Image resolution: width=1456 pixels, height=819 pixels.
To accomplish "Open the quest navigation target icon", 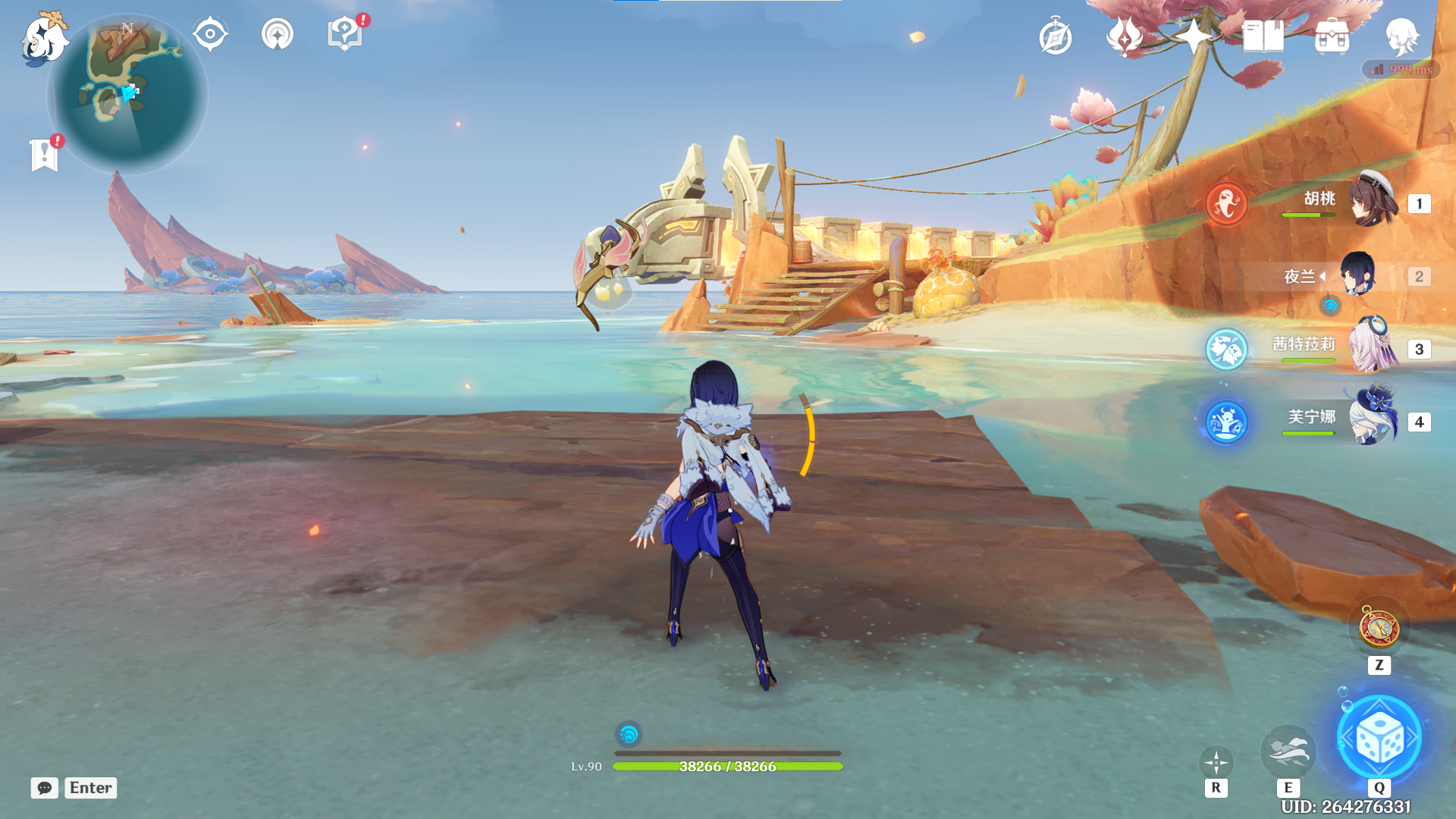I will [x=210, y=34].
